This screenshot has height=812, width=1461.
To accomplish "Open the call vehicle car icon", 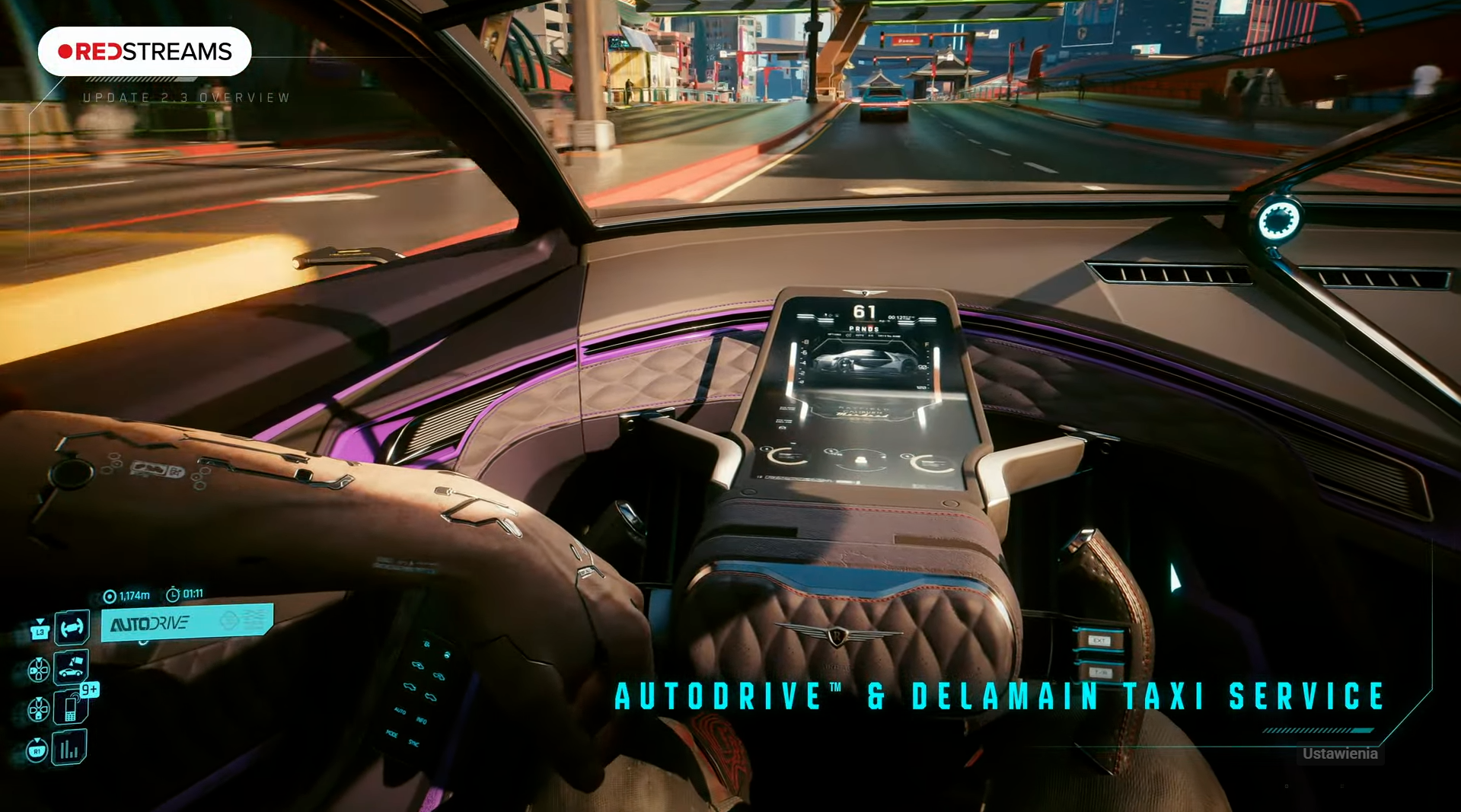I will (71, 667).
